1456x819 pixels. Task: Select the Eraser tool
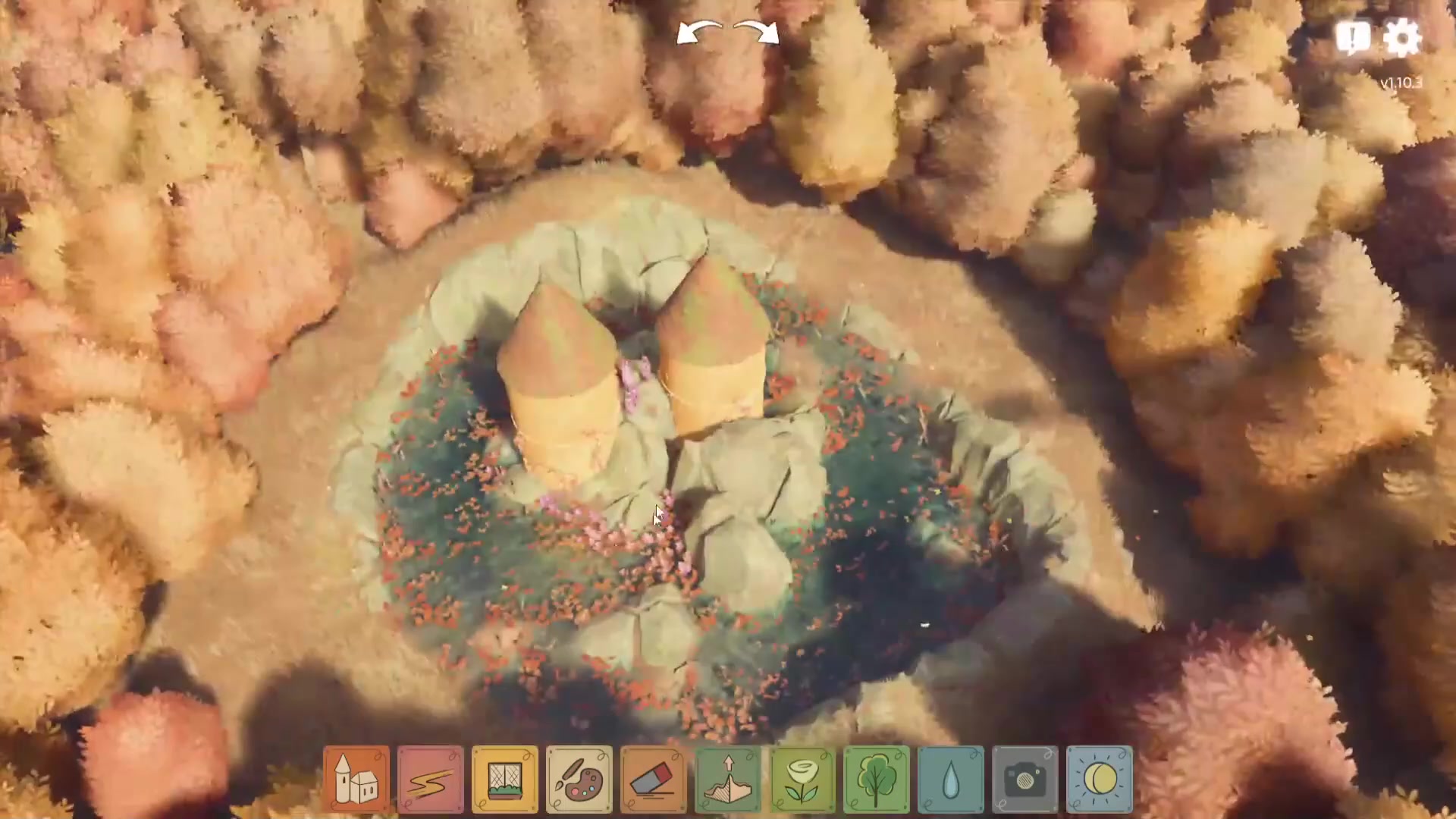tap(653, 778)
